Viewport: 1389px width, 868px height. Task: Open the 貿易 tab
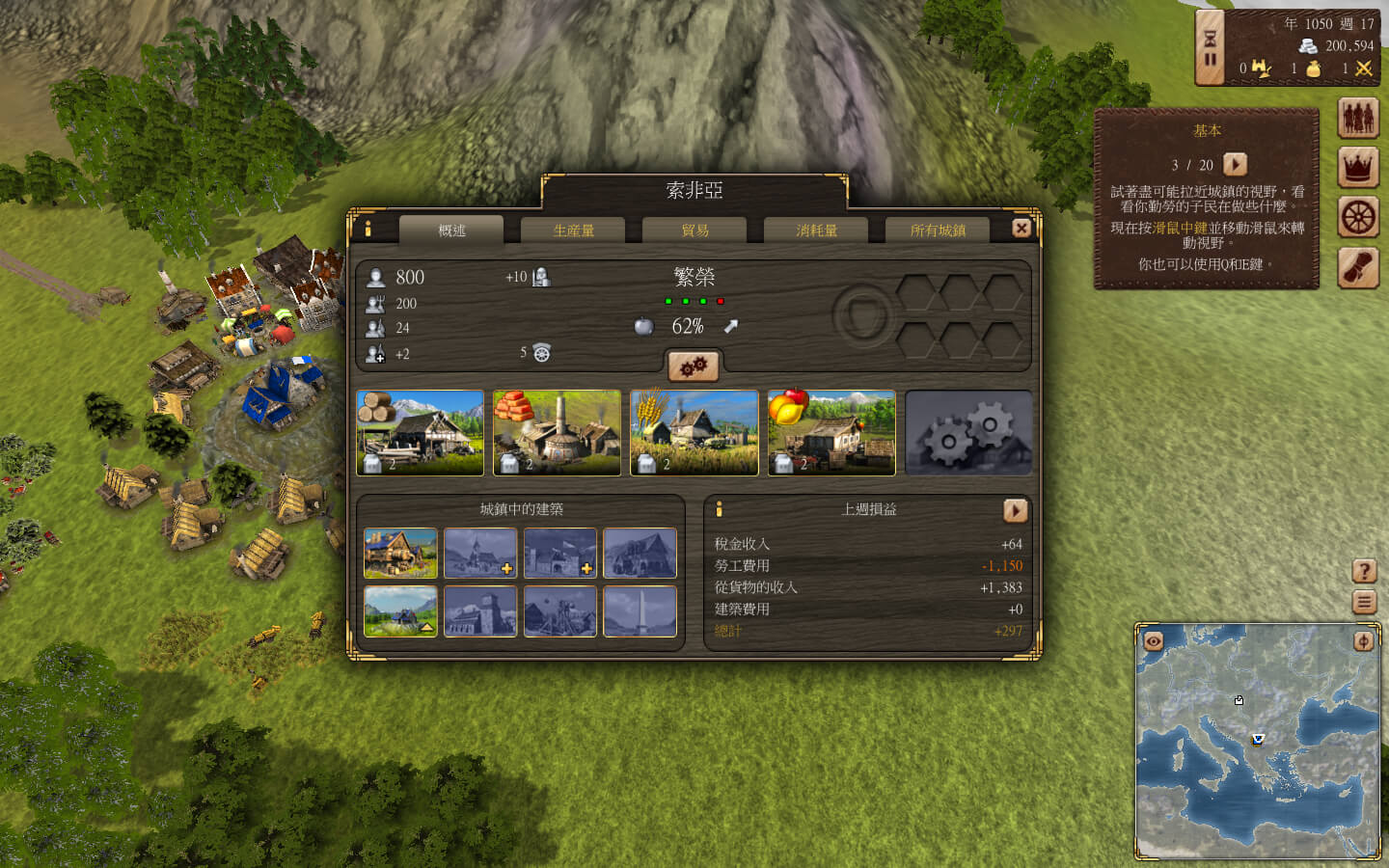pos(694,231)
